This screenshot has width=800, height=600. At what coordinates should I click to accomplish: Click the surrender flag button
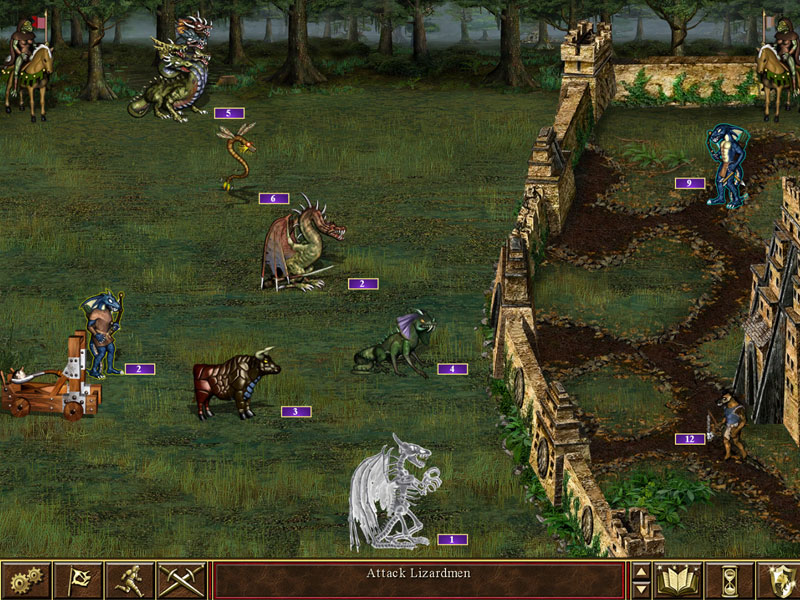(x=78, y=580)
